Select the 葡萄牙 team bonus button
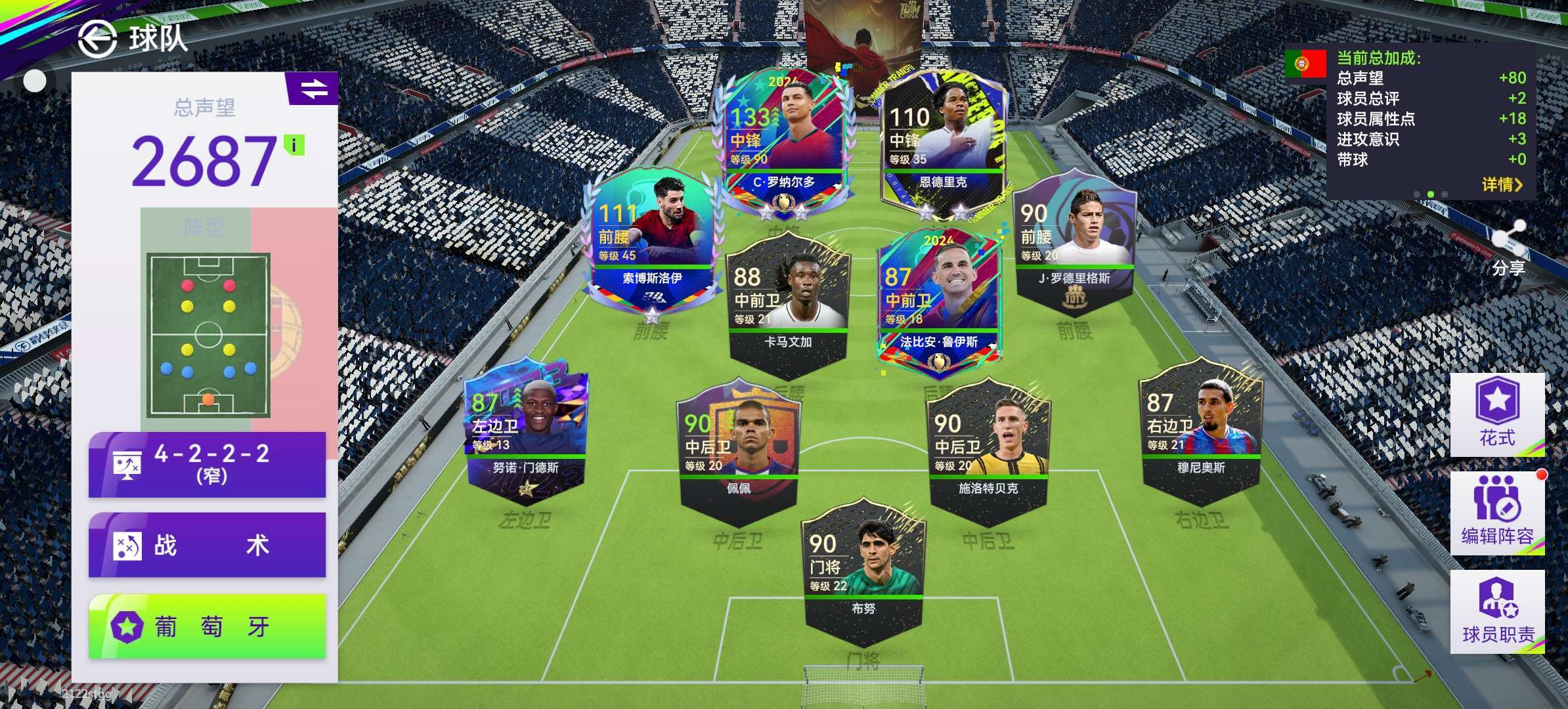The width and height of the screenshot is (1568, 709). point(207,626)
